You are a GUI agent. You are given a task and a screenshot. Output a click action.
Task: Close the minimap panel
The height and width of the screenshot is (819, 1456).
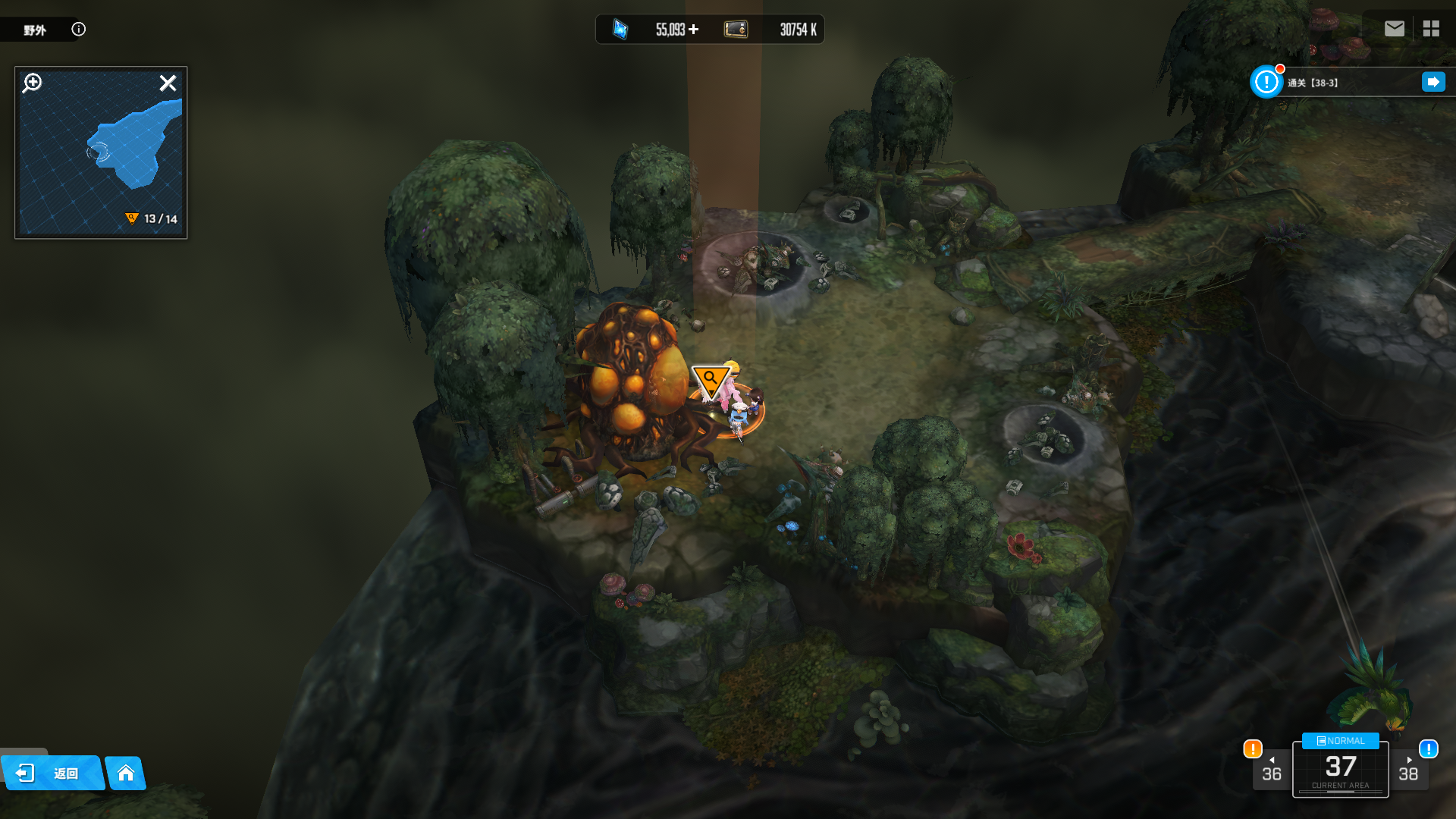(x=168, y=83)
